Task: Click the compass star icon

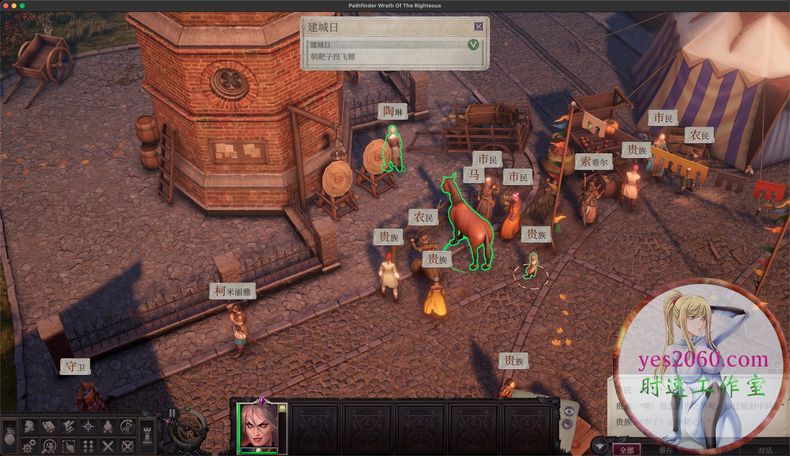Action: 88,427
